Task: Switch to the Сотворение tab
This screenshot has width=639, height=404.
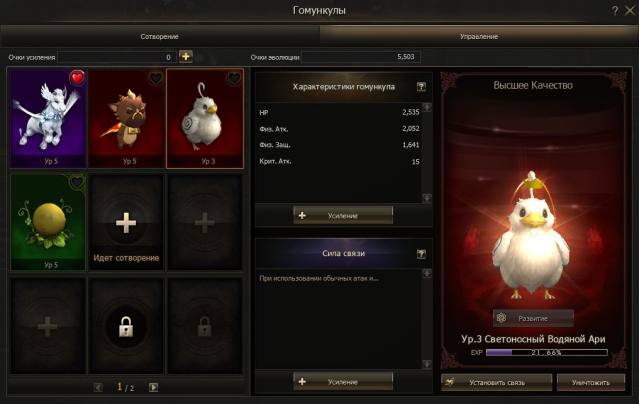Action: (x=160, y=36)
